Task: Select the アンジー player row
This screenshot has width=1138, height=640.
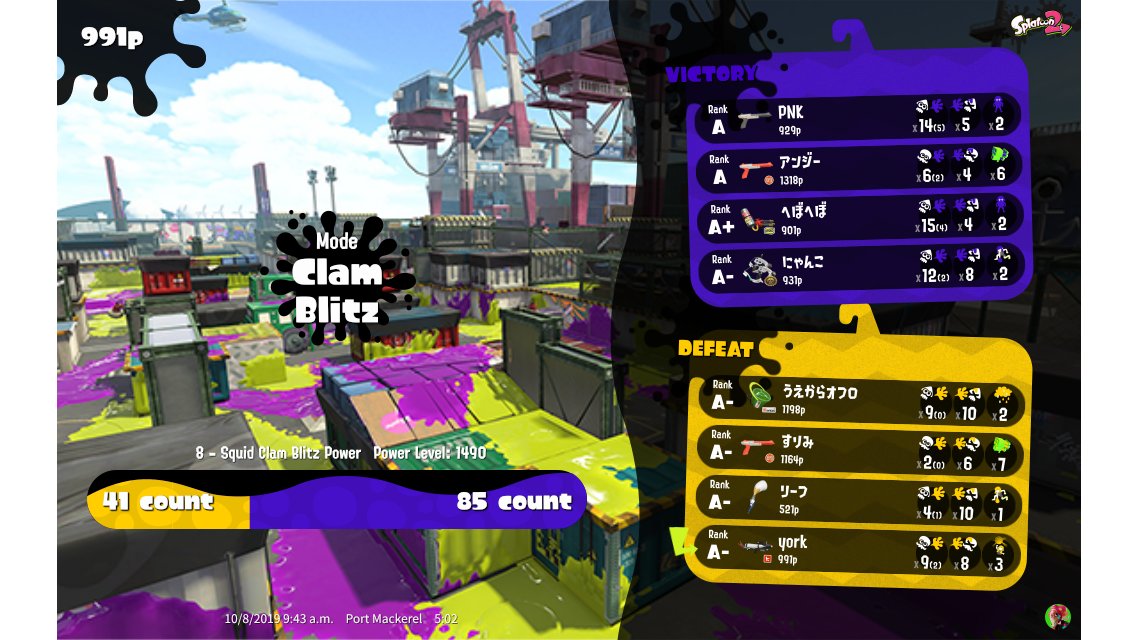Action: tap(858, 167)
